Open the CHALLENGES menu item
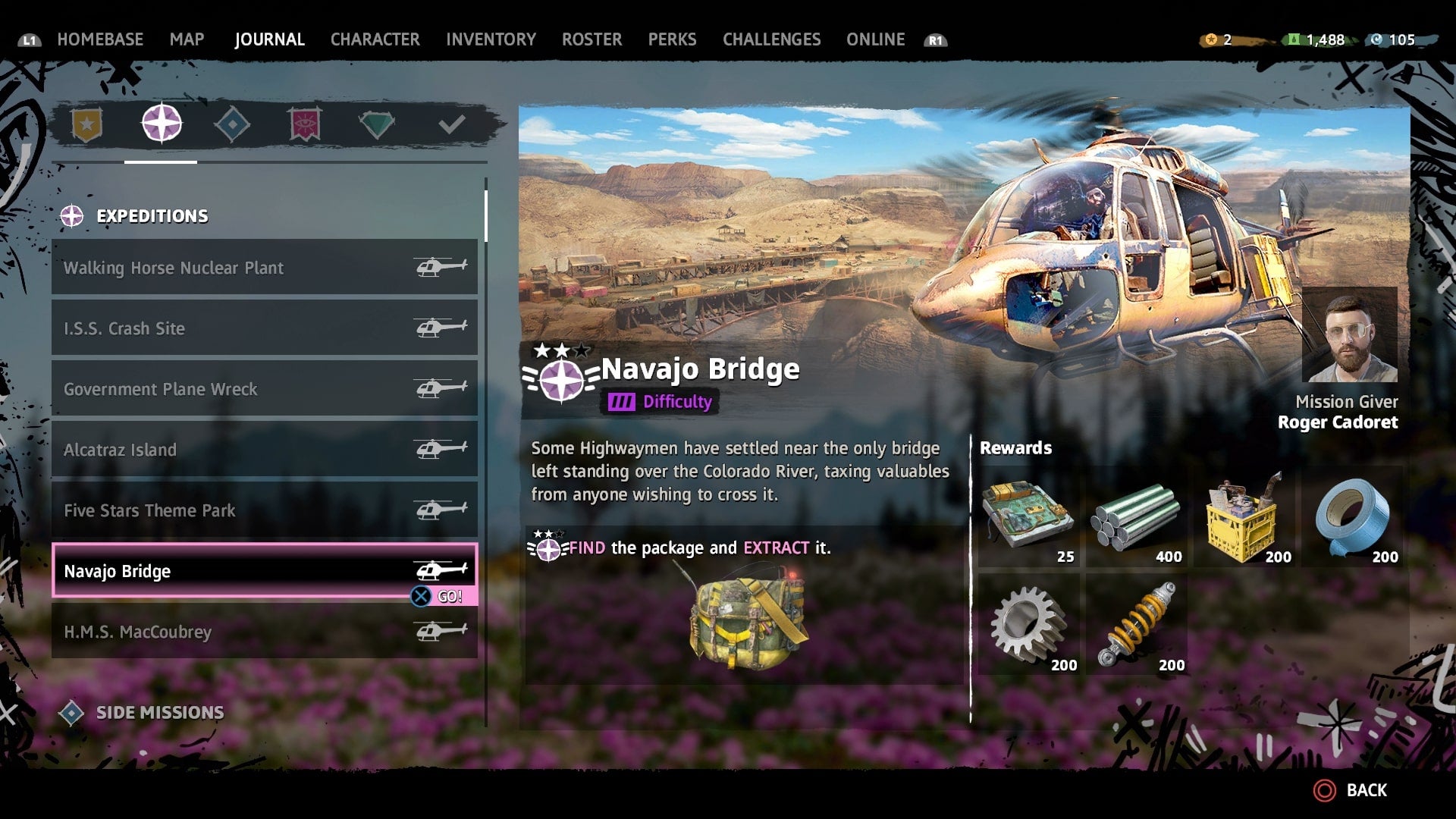Image resolution: width=1456 pixels, height=819 pixels. (771, 39)
